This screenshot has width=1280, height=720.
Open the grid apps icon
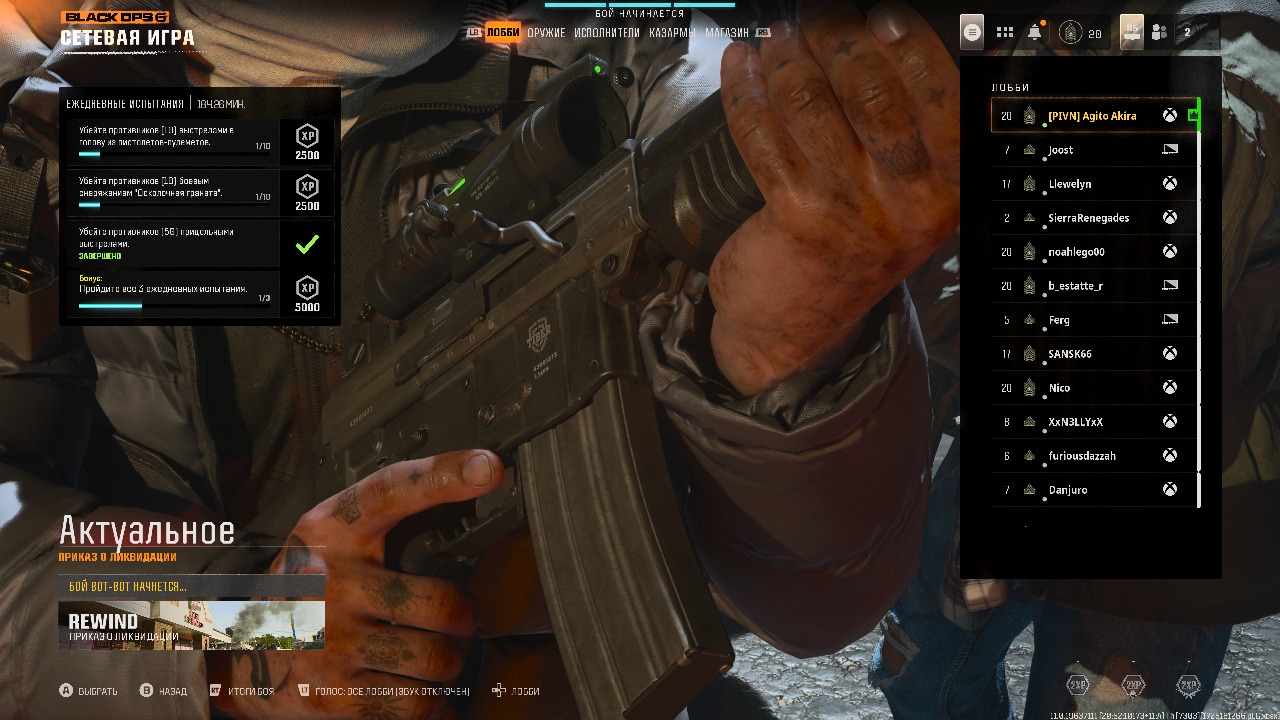tap(1005, 33)
